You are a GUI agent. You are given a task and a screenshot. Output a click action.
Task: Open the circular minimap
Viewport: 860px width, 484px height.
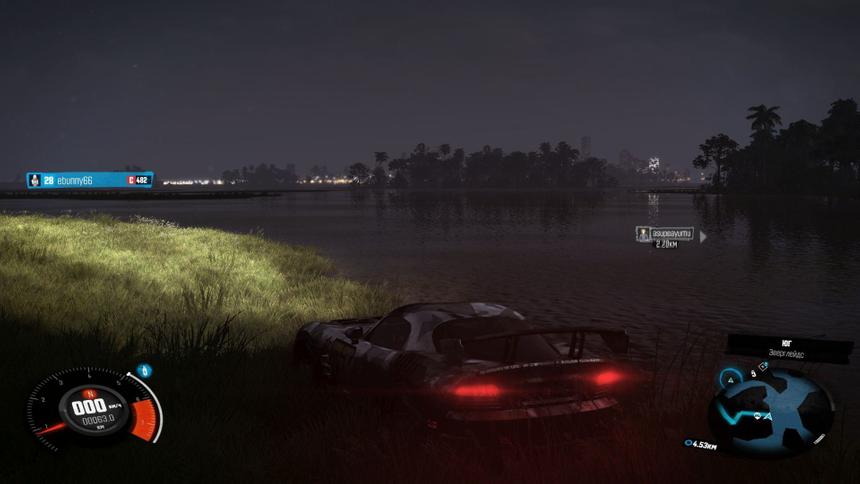(x=770, y=410)
